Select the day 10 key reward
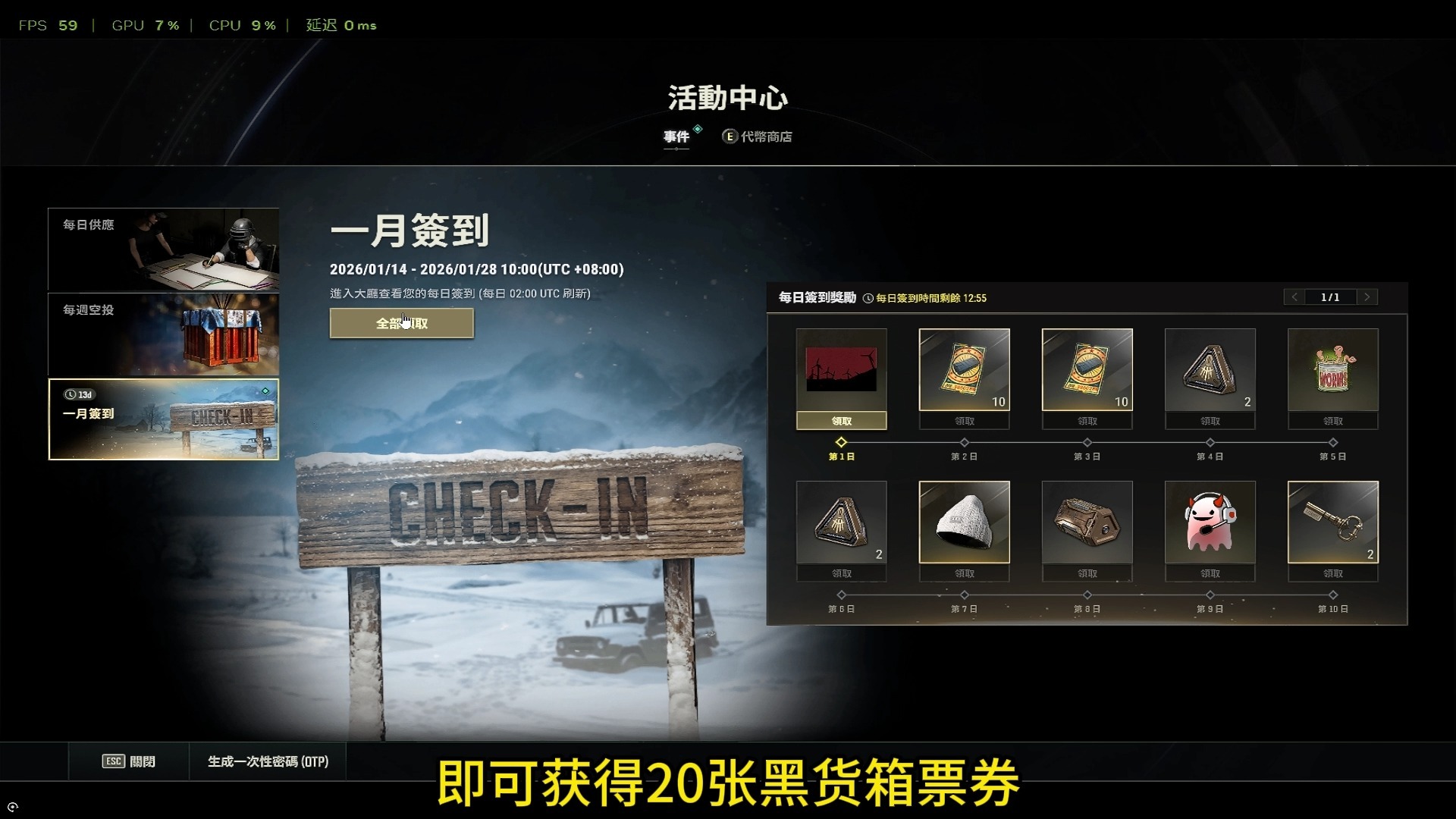1456x819 pixels. [x=1332, y=522]
